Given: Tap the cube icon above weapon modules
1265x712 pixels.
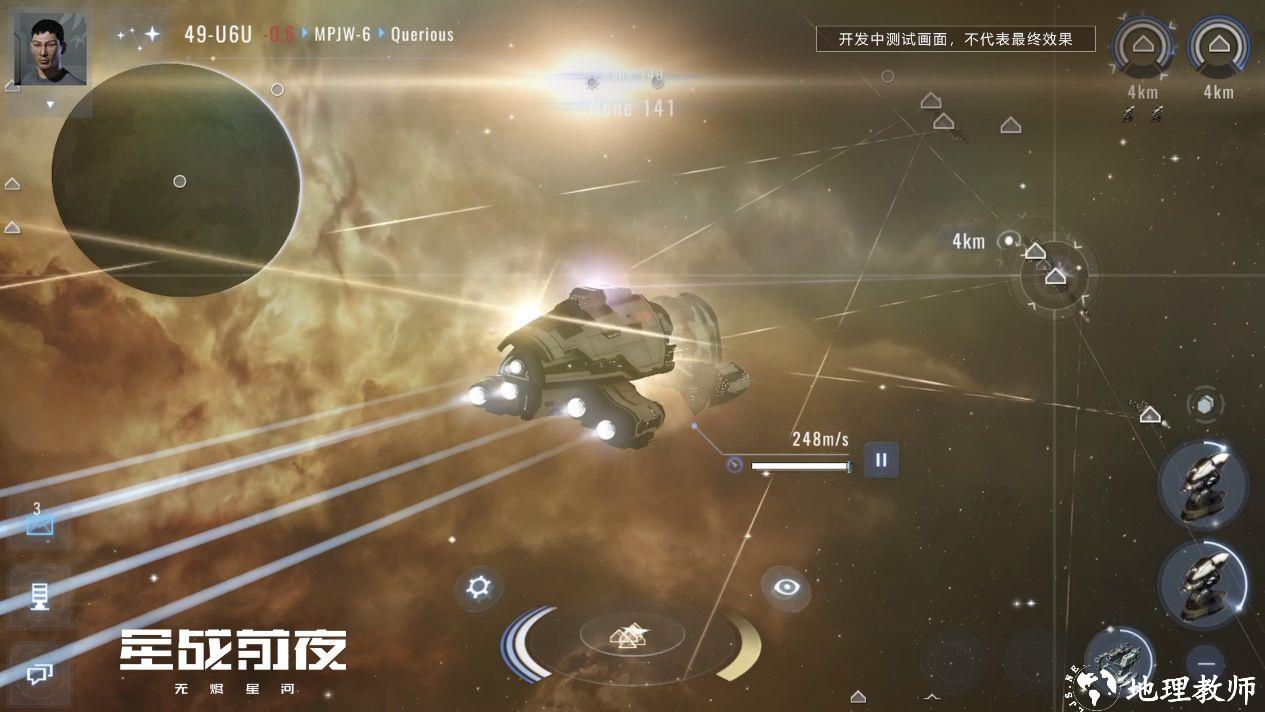Looking at the screenshot, I should tap(1206, 404).
